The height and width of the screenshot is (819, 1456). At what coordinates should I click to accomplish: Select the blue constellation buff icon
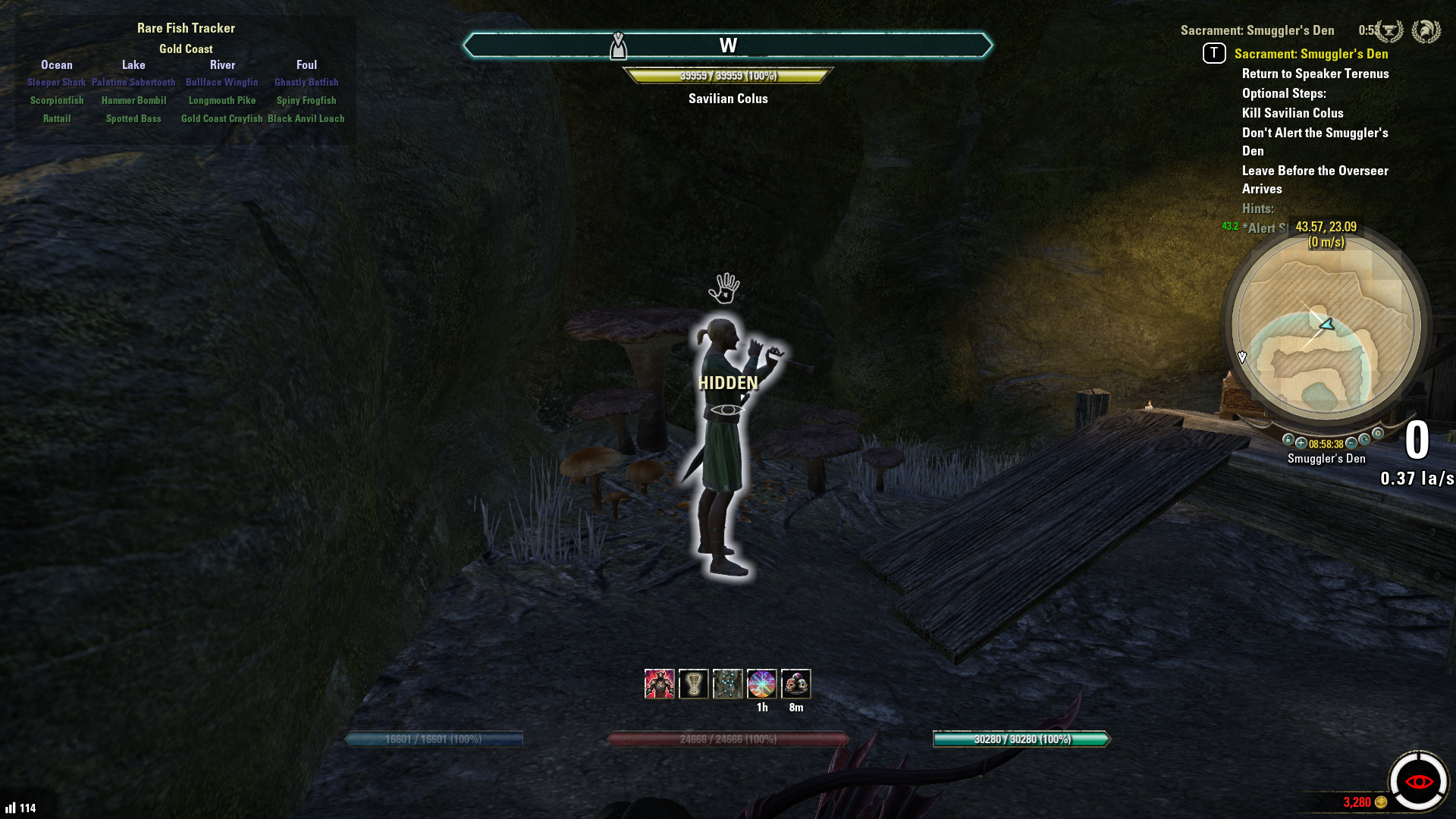(727, 684)
